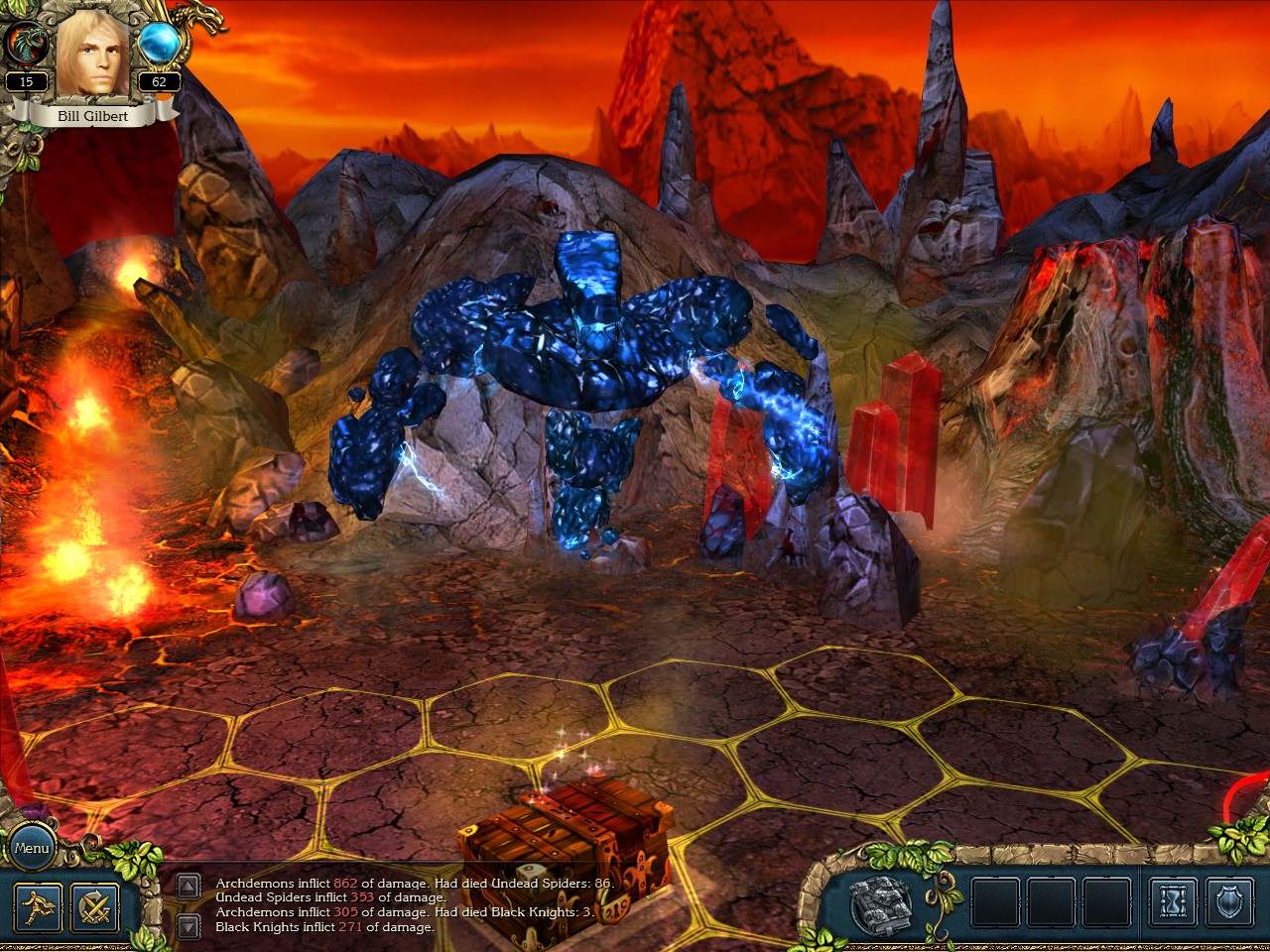This screenshot has height=952, width=1270.
Task: Open the round Menu button
Action: tap(32, 848)
